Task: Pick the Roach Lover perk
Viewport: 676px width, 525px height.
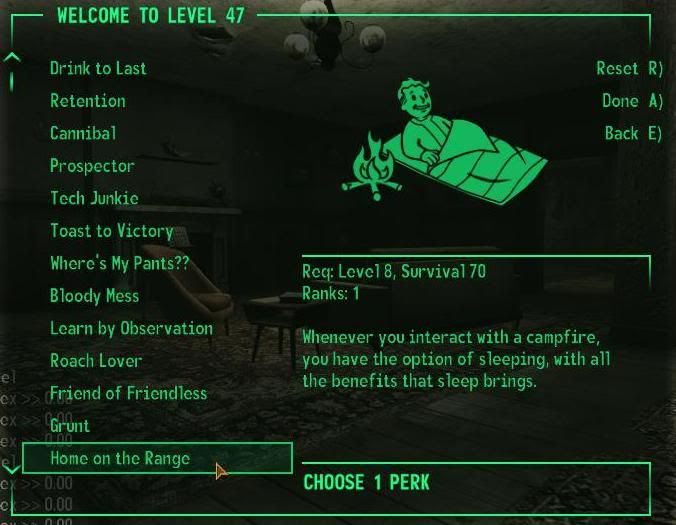Action: click(96, 361)
